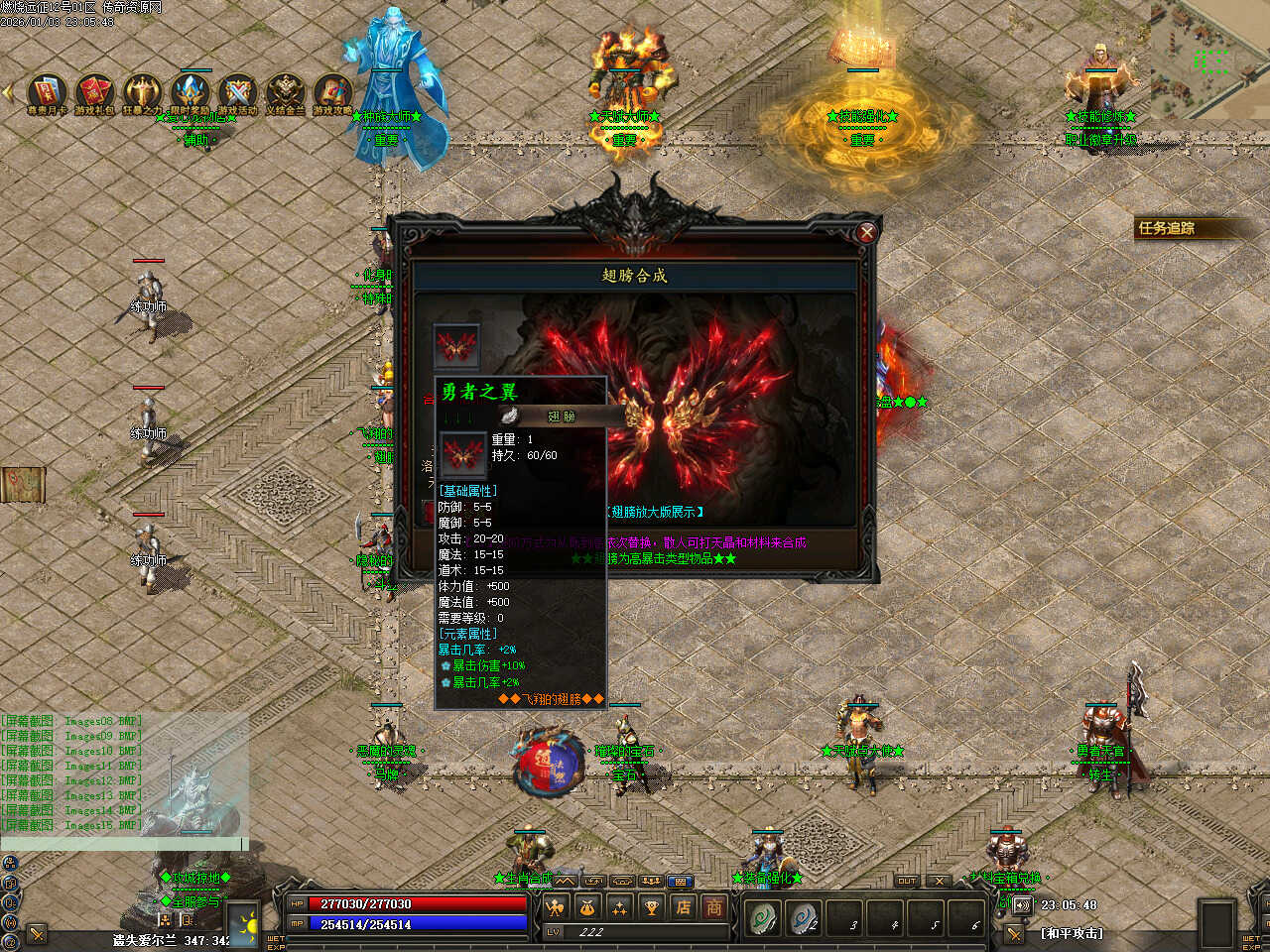Open the 店 shop button
Image resolution: width=1270 pixels, height=952 pixels.
pyautogui.click(x=683, y=906)
